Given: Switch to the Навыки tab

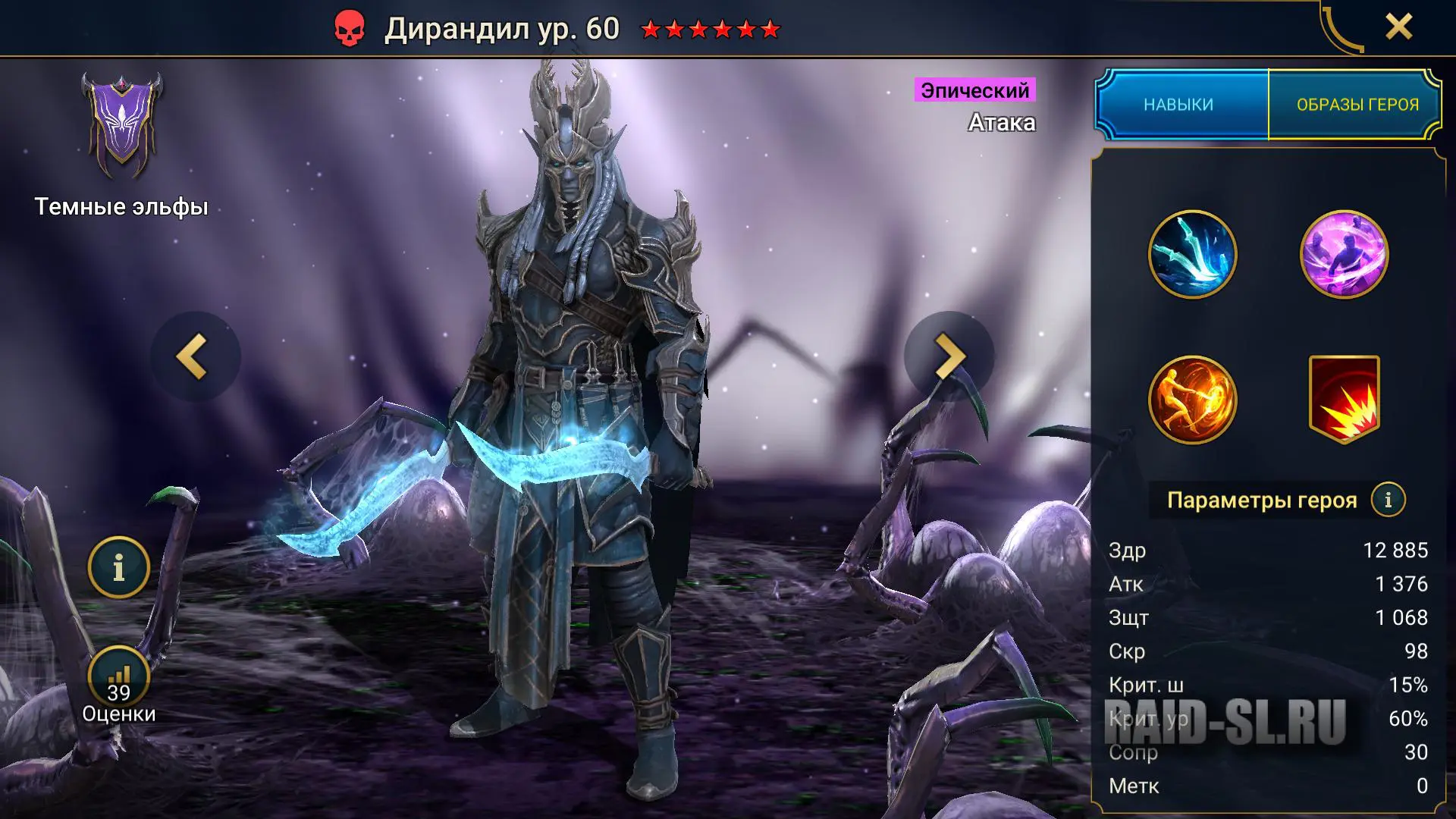Looking at the screenshot, I should (x=1179, y=105).
